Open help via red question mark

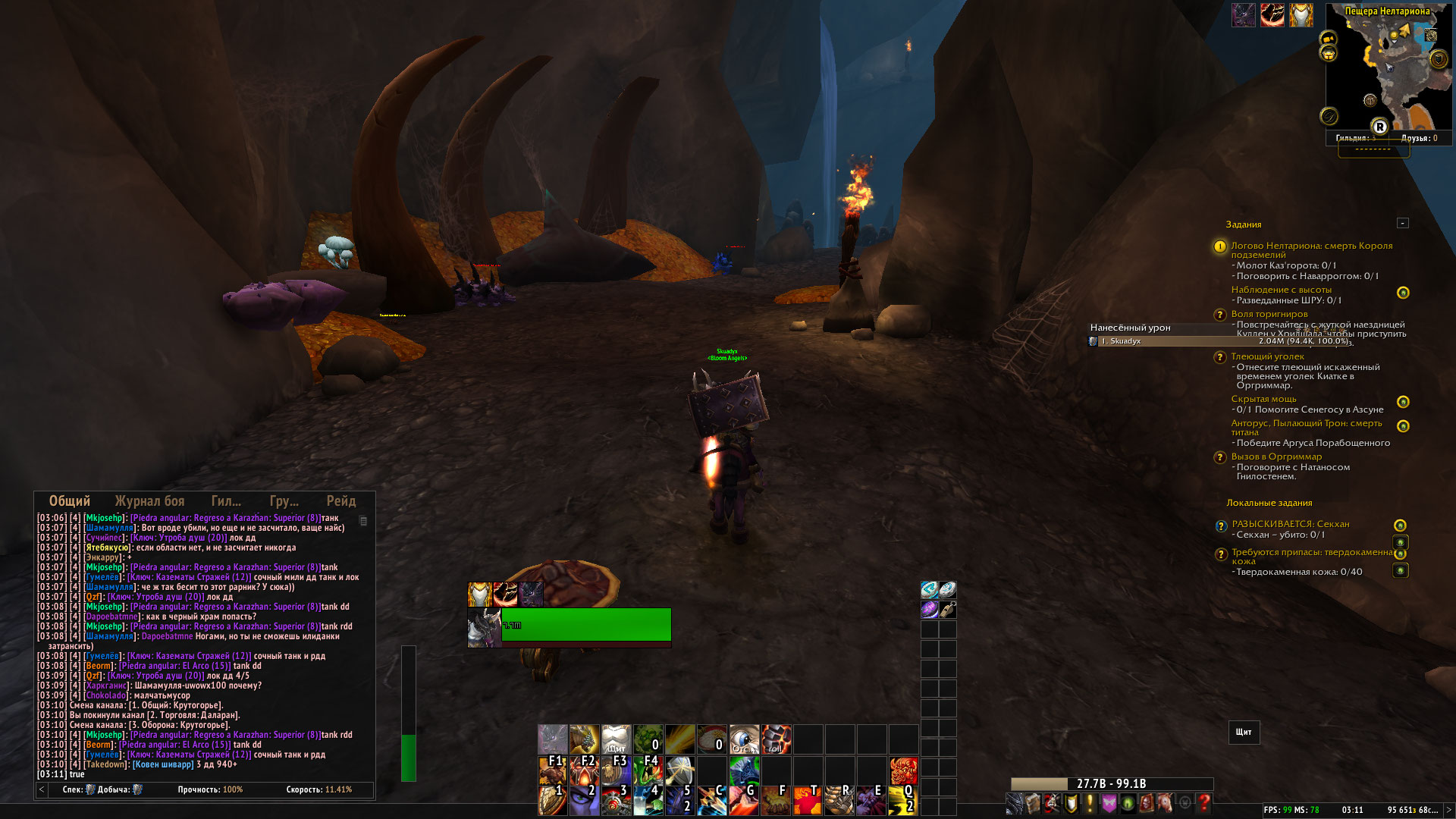coord(1203,803)
